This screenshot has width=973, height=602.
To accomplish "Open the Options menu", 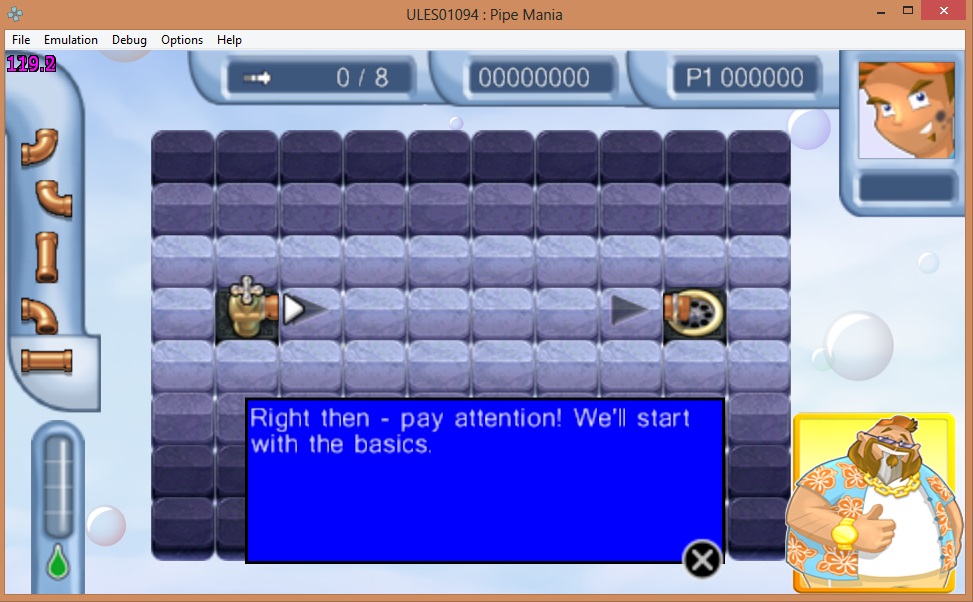I will pyautogui.click(x=182, y=40).
